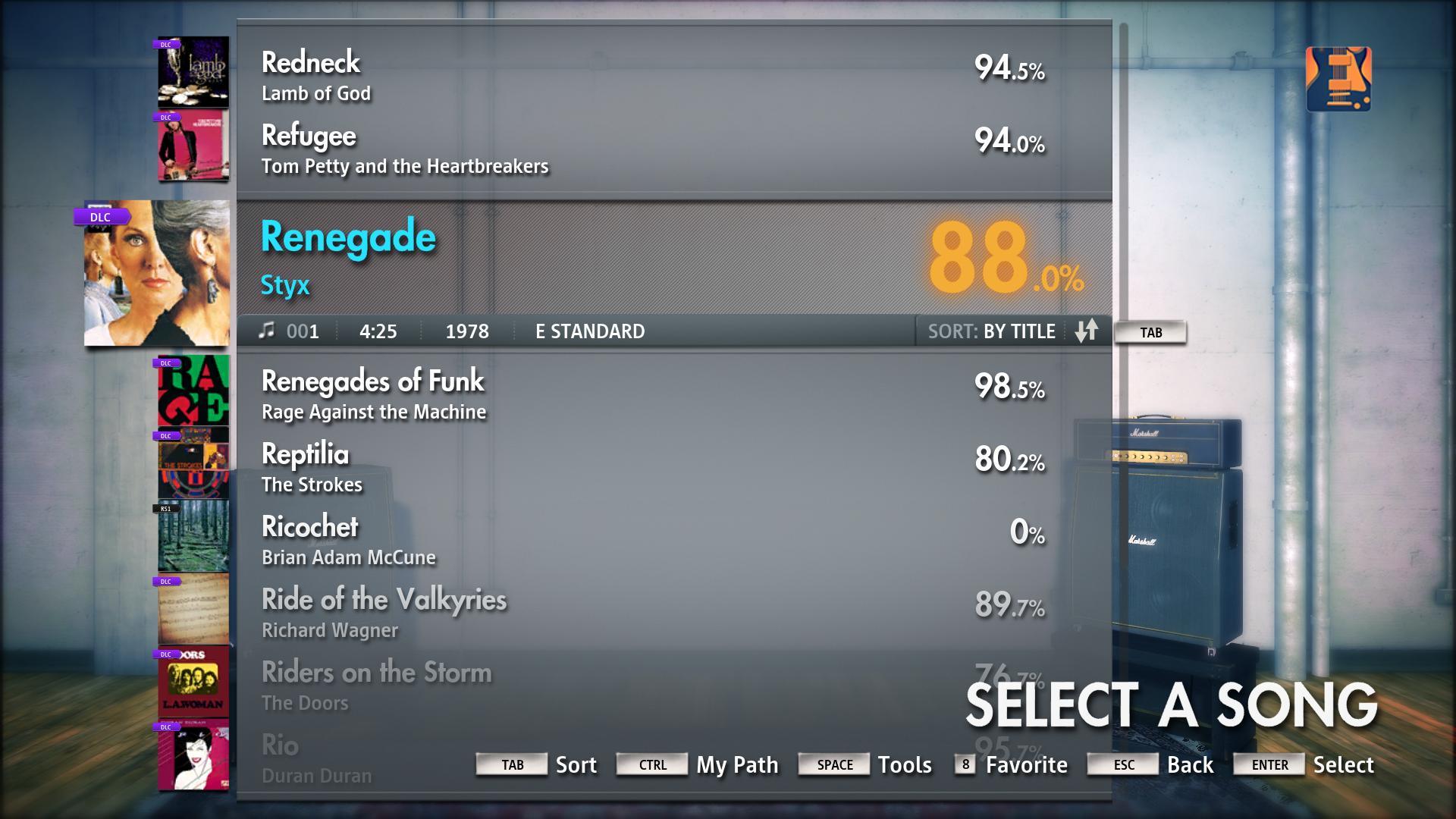Screen dimensions: 1456x819
Task: Click the RS1 badge on the forest album thumbnail
Action: click(165, 509)
